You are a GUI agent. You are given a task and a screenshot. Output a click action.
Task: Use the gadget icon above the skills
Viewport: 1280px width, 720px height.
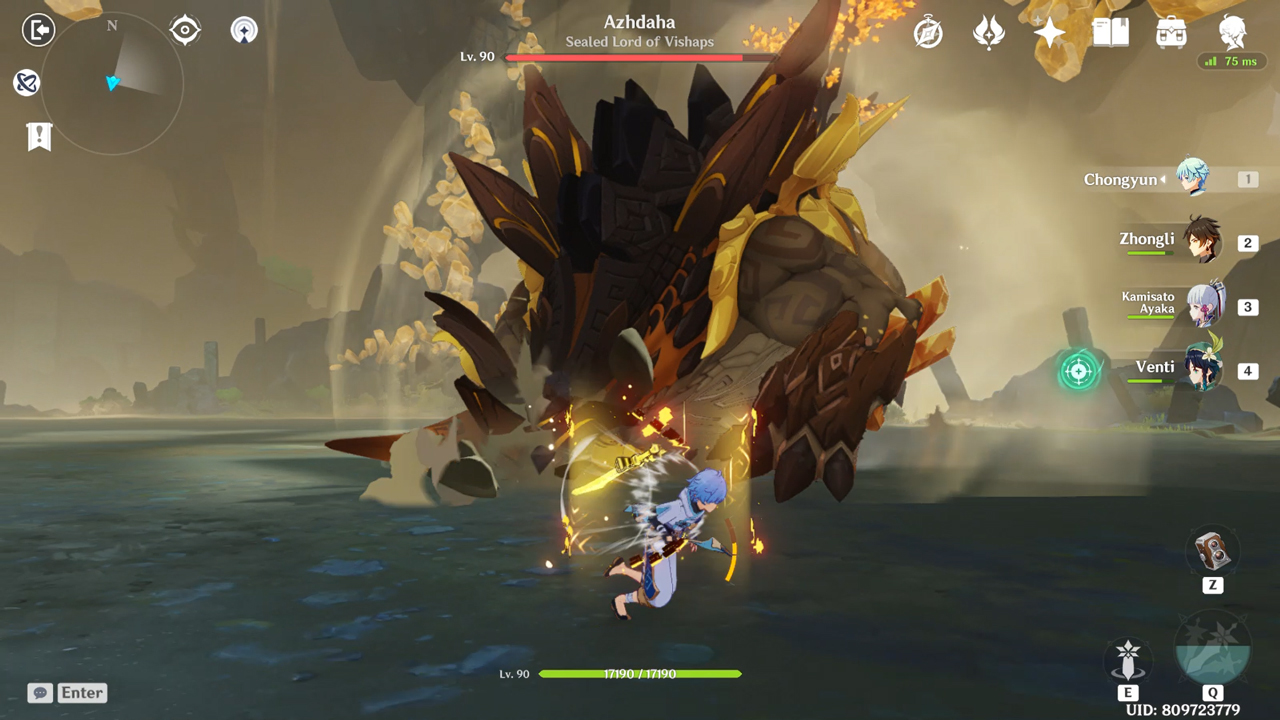(x=1212, y=552)
